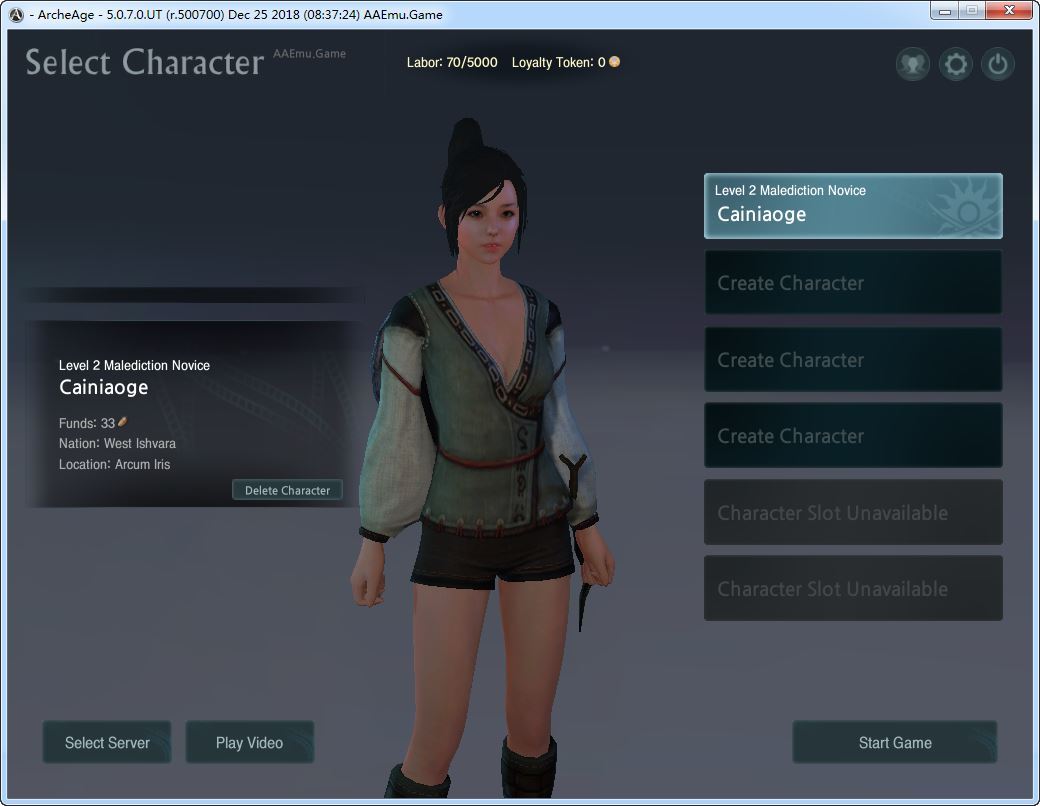The height and width of the screenshot is (806, 1040).
Task: Go back to Select Server
Action: tap(107, 743)
